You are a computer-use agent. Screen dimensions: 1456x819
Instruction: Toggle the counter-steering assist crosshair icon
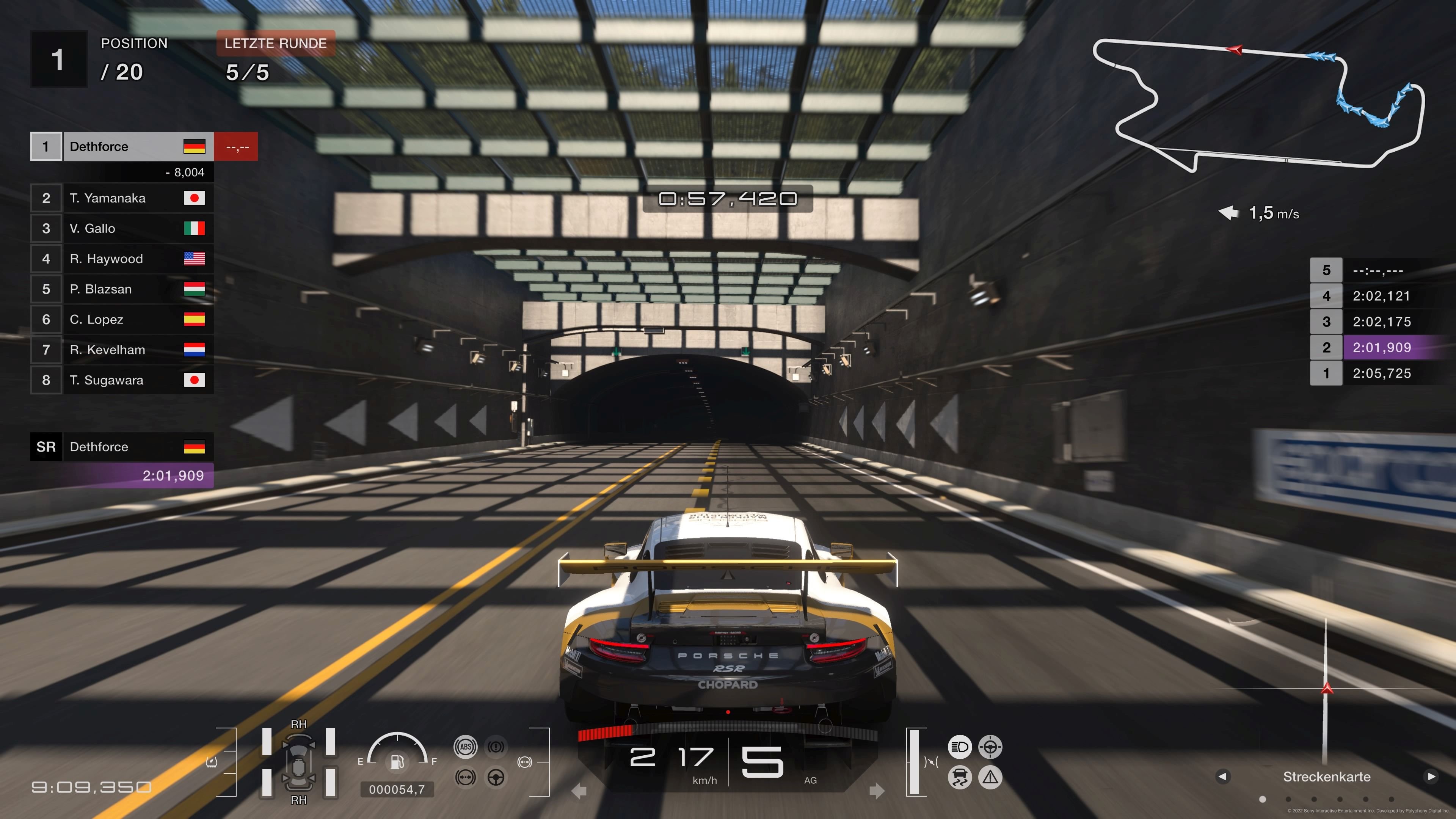[x=990, y=747]
